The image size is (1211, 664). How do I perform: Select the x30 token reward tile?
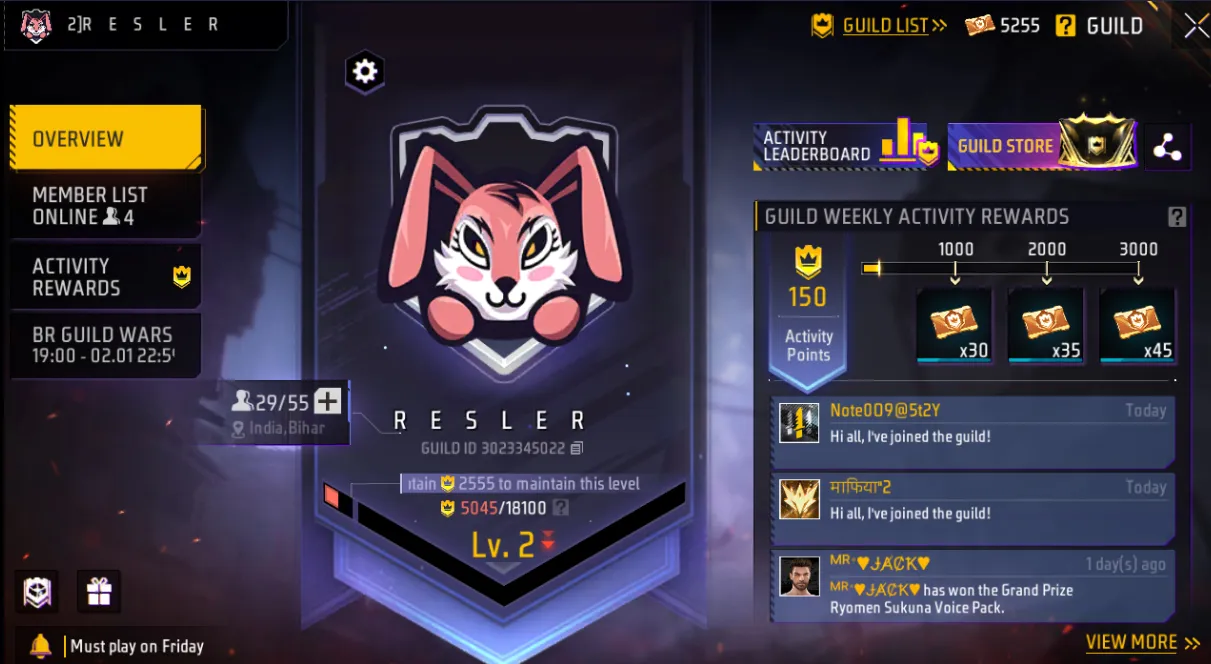point(954,325)
